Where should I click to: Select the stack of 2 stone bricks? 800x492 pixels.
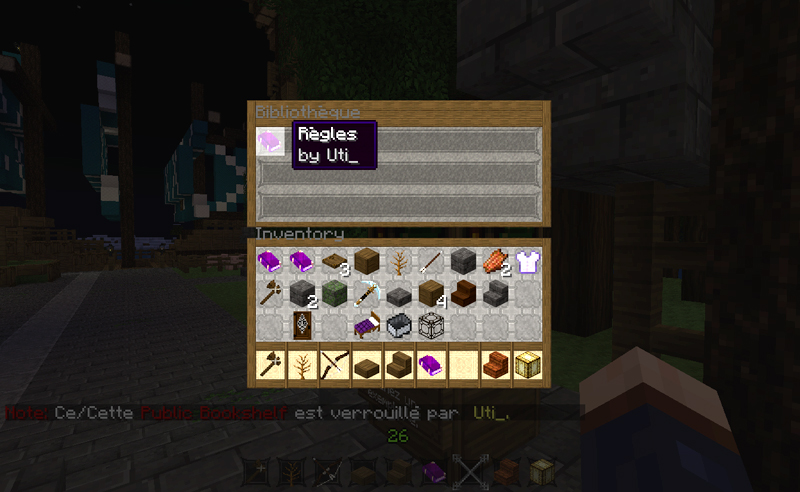[x=303, y=293]
